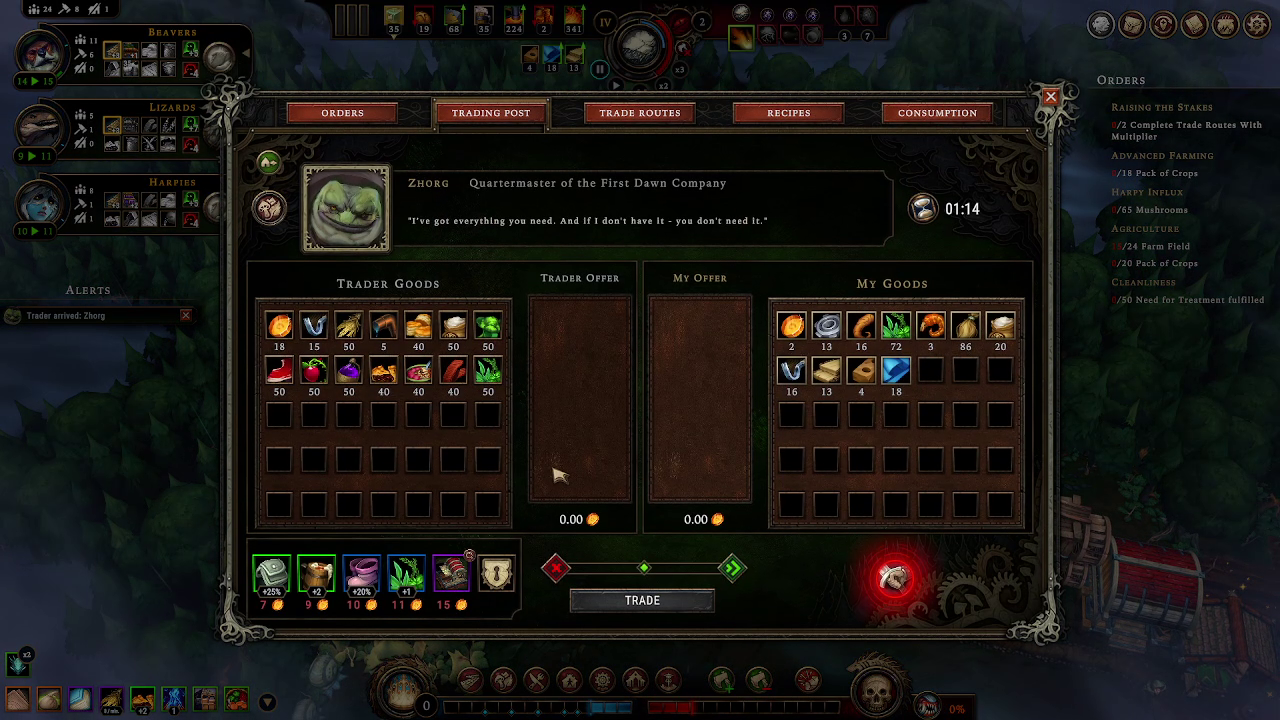Click the green double-arrow auto-balance button
The image size is (1280, 720).
coord(732,568)
